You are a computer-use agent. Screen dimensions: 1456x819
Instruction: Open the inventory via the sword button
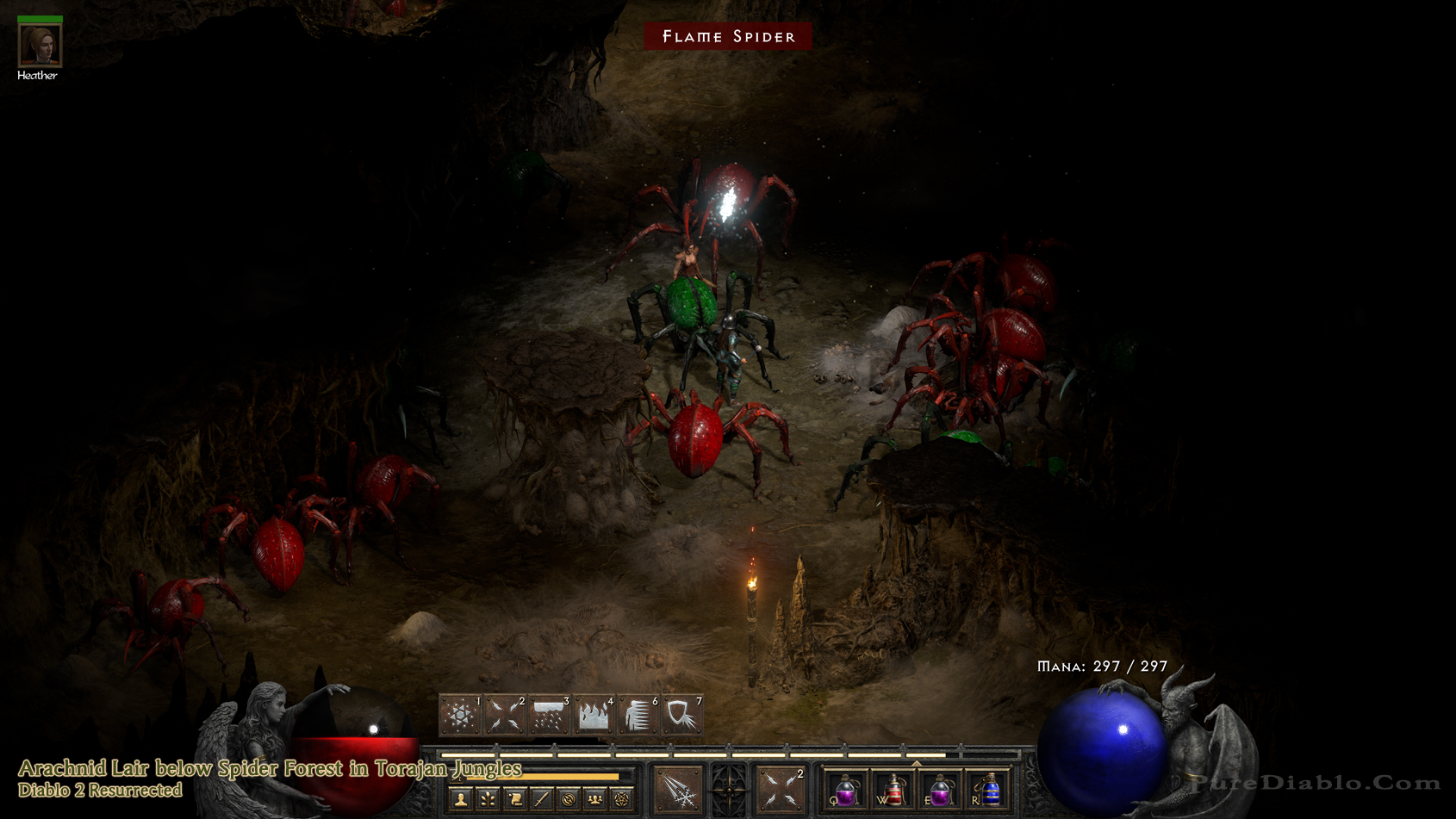[x=542, y=800]
